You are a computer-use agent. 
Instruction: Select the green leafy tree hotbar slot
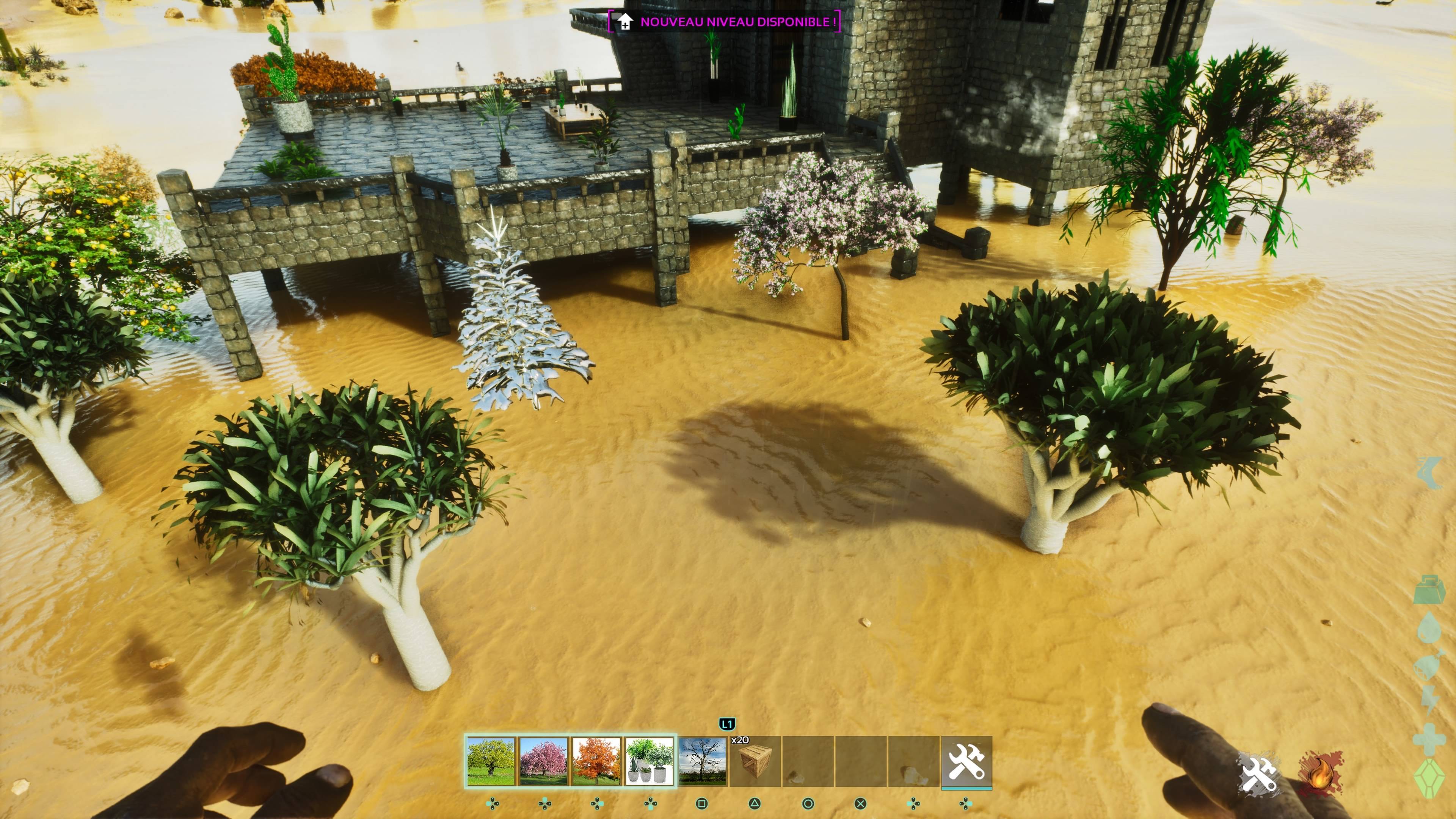(491, 761)
